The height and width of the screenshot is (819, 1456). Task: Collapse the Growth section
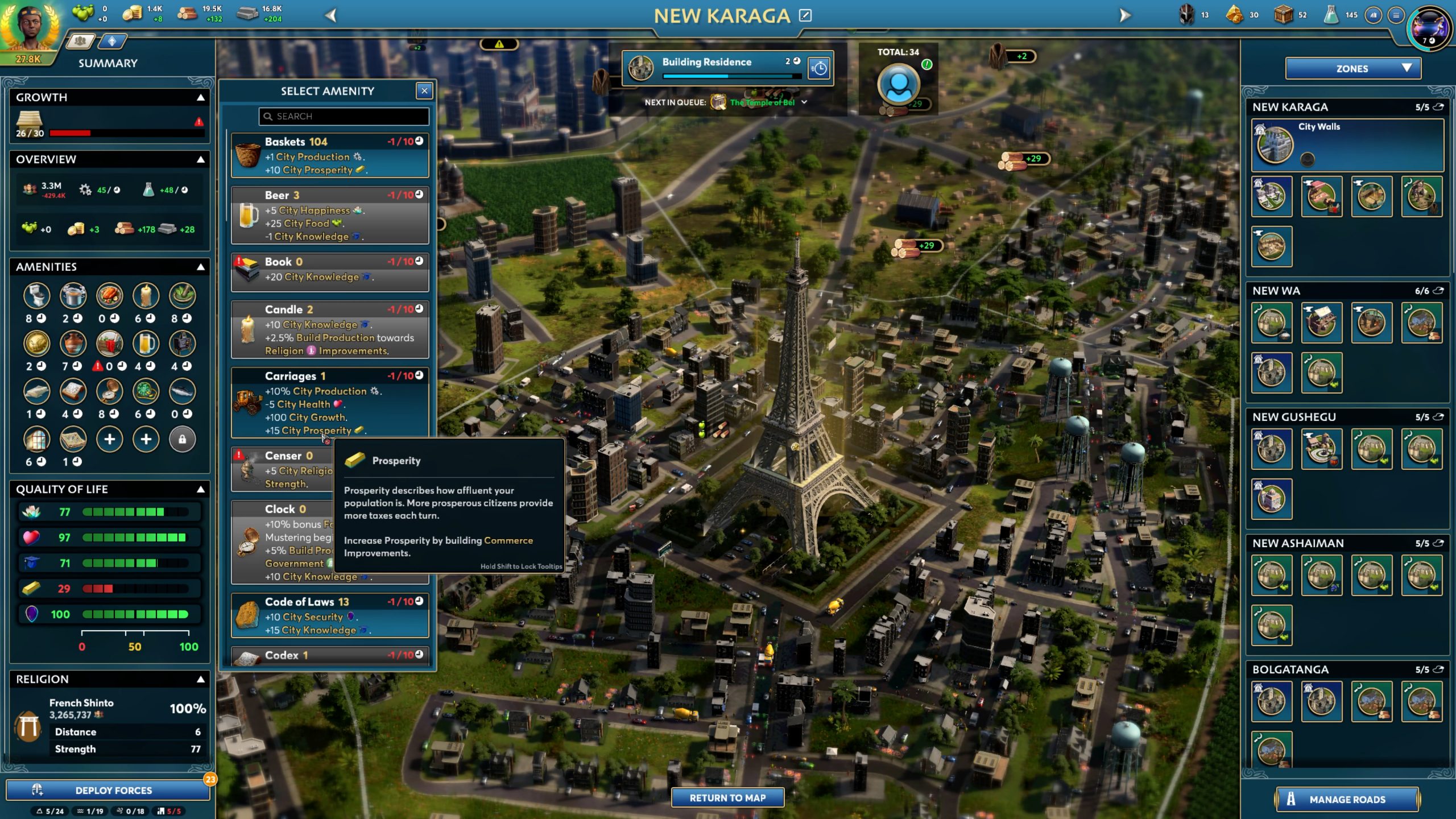[x=201, y=97]
